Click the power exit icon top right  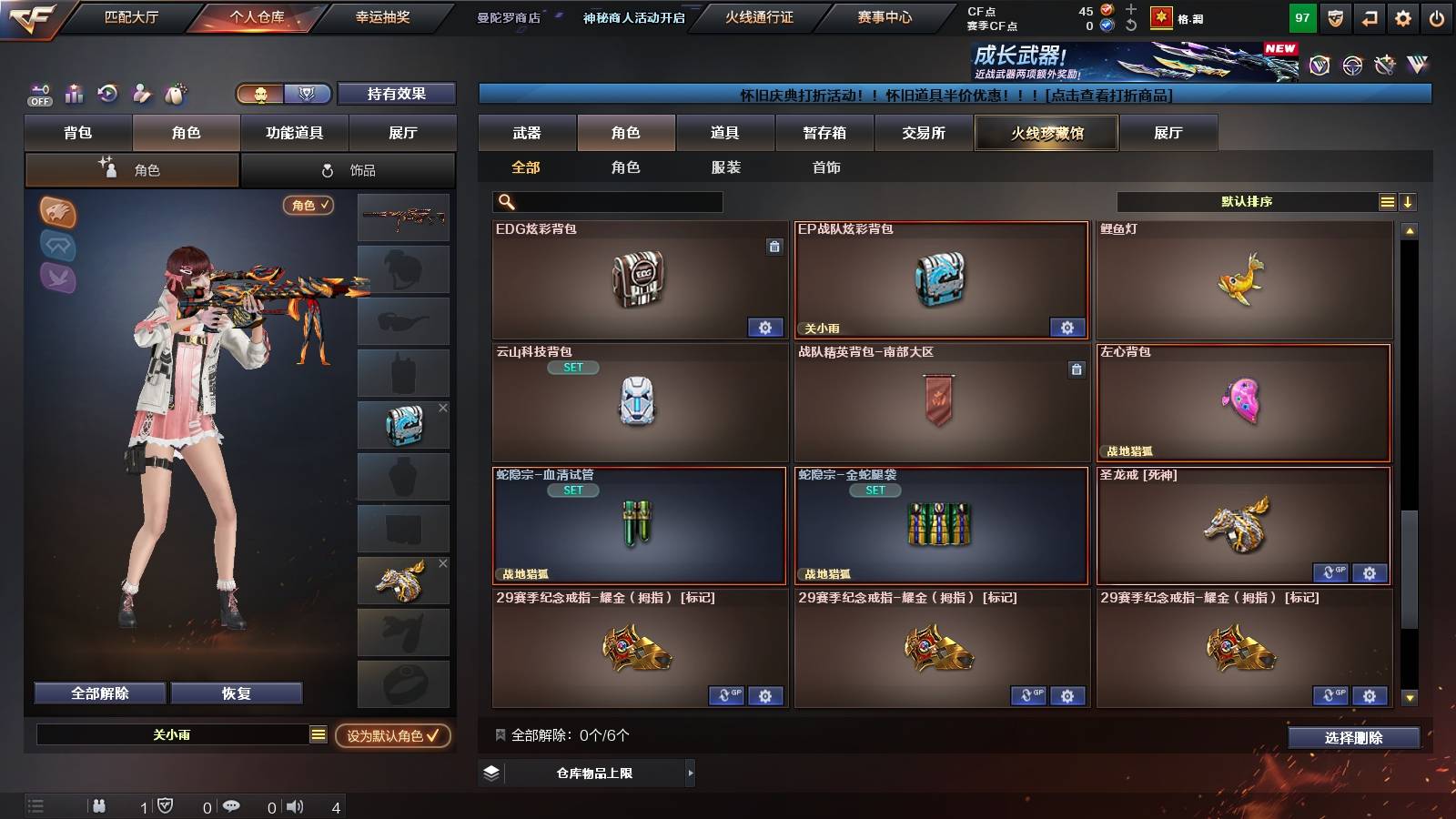pos(1436,19)
